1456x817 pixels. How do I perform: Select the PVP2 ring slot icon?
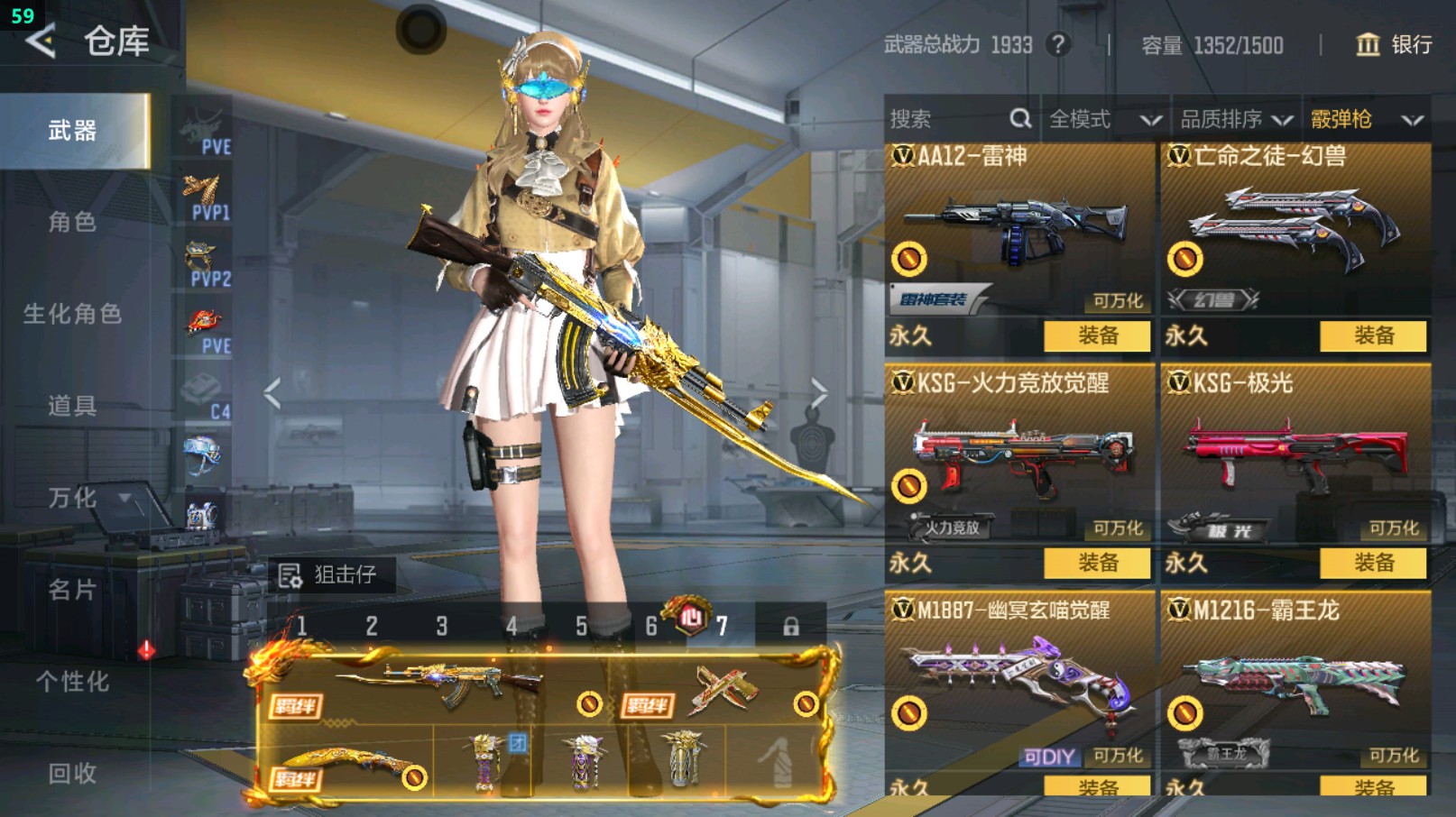point(204,259)
